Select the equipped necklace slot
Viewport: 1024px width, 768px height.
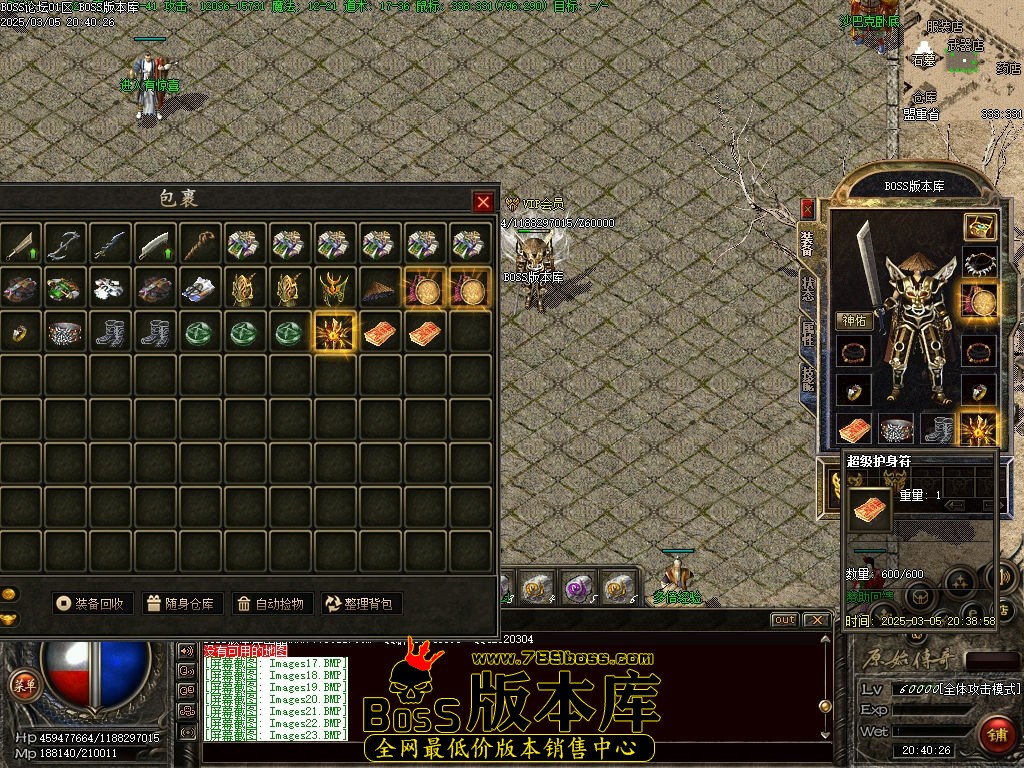[979, 264]
